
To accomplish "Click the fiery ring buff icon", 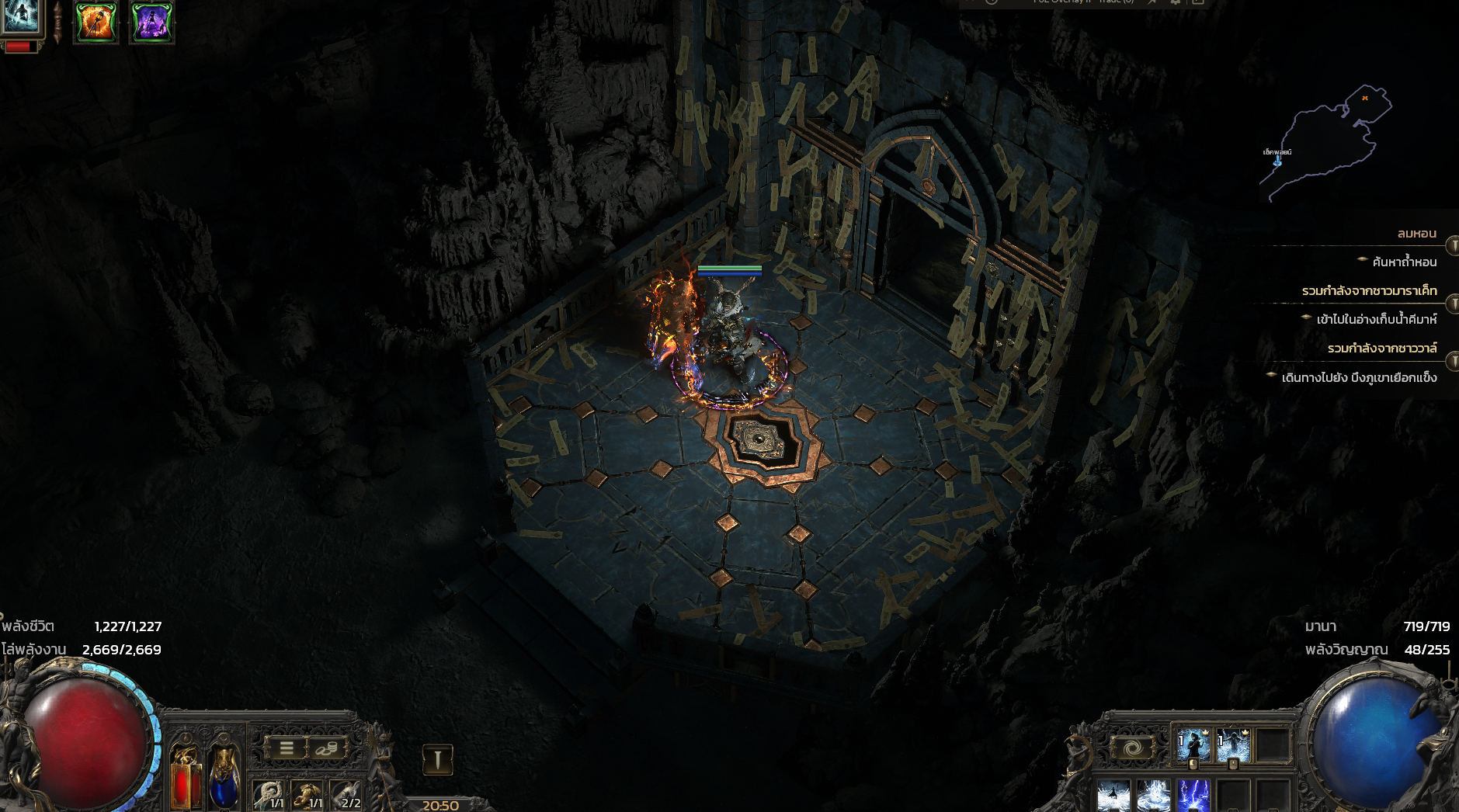I will pyautogui.click(x=96, y=22).
